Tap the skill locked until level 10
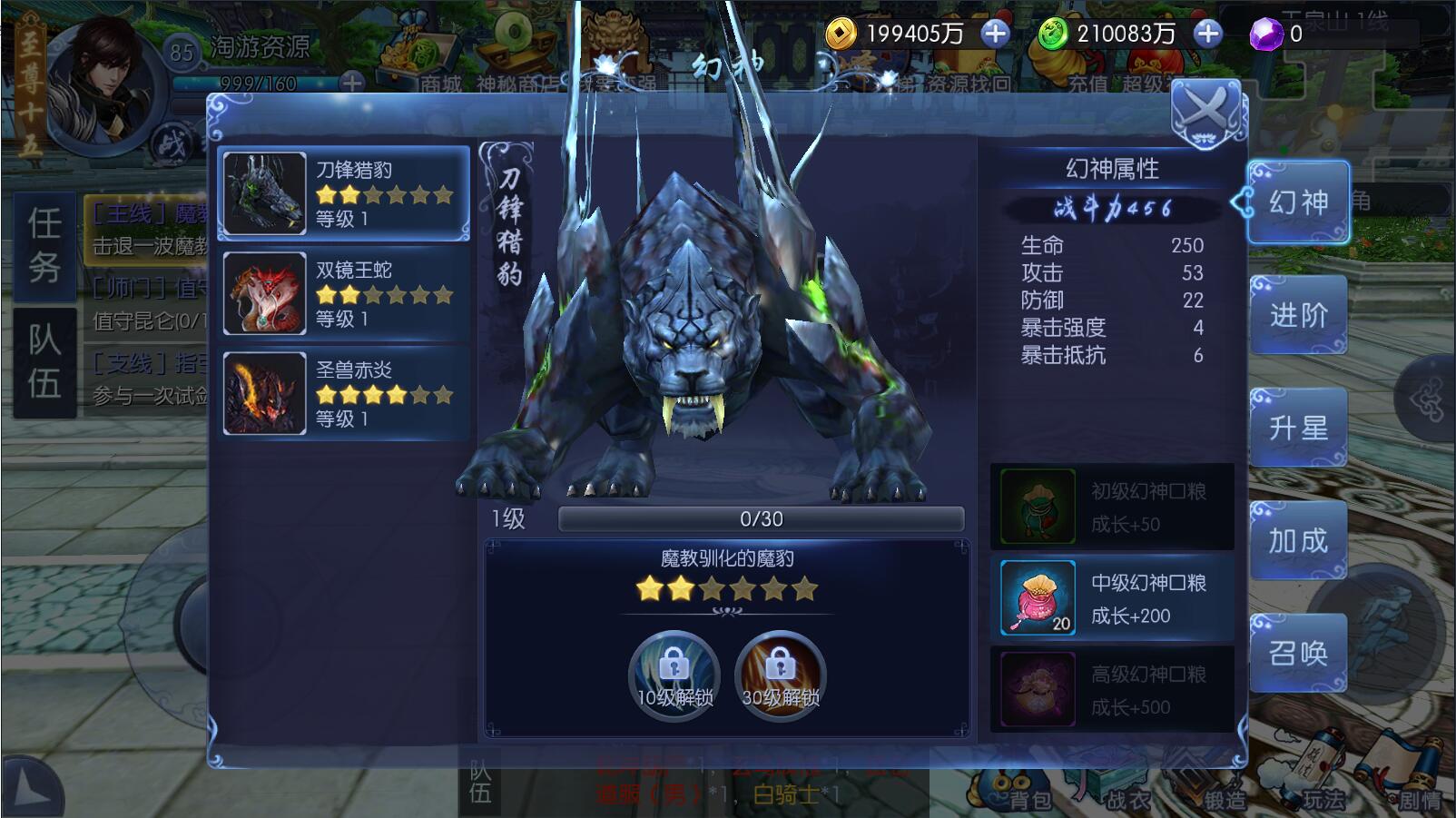The image size is (1456, 818). coord(674,675)
